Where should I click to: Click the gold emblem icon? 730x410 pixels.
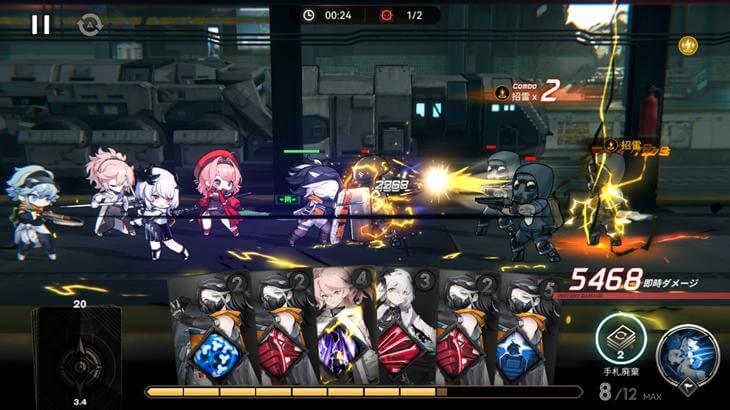[688, 45]
